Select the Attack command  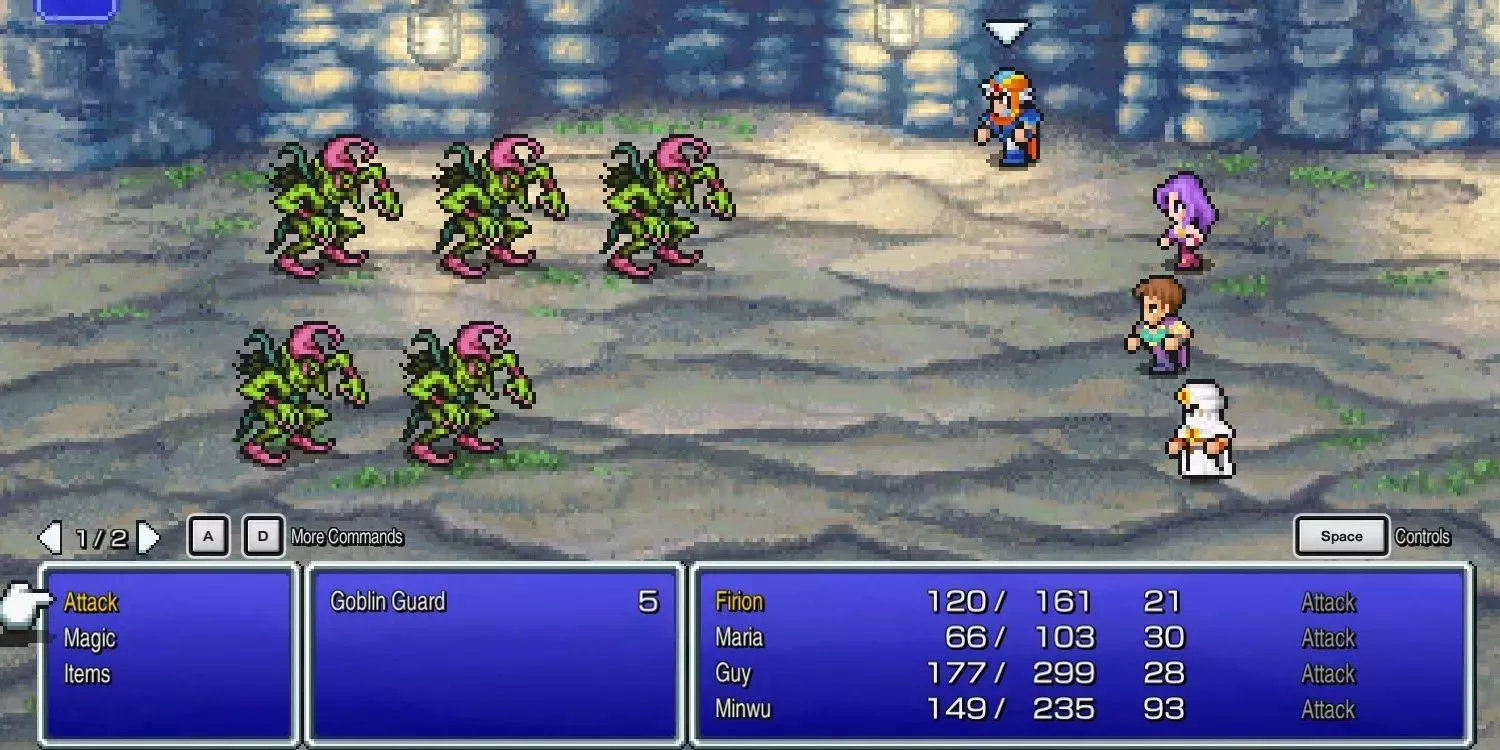(x=91, y=602)
